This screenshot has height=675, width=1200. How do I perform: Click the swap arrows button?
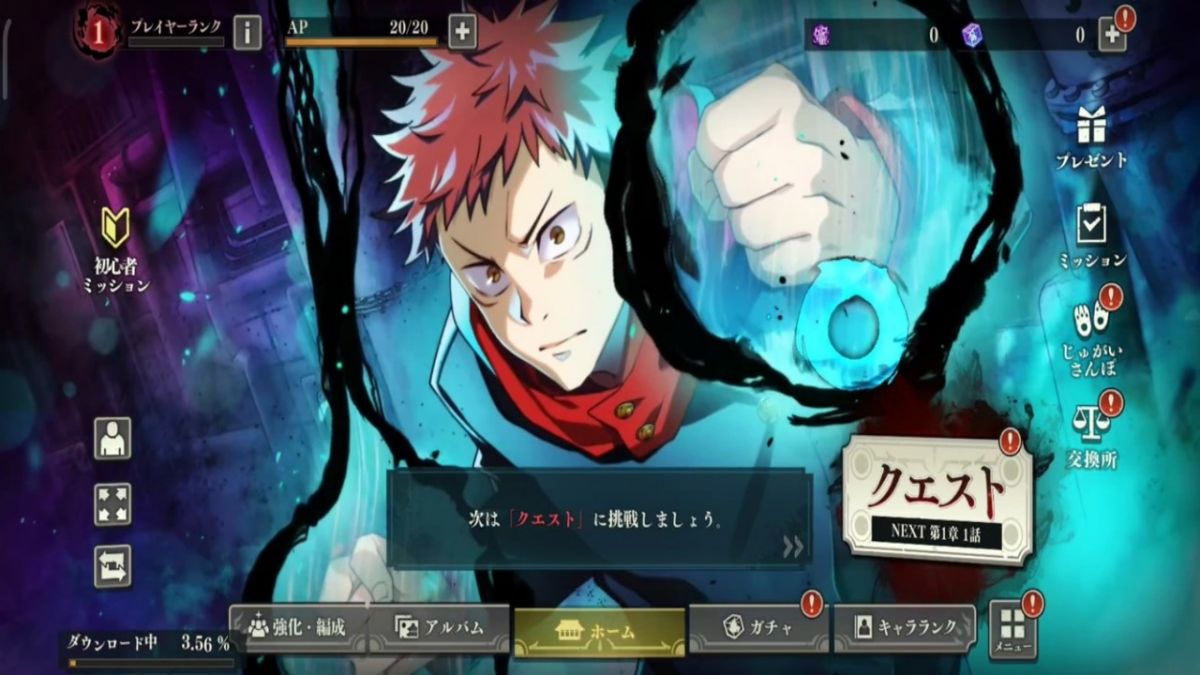112,566
